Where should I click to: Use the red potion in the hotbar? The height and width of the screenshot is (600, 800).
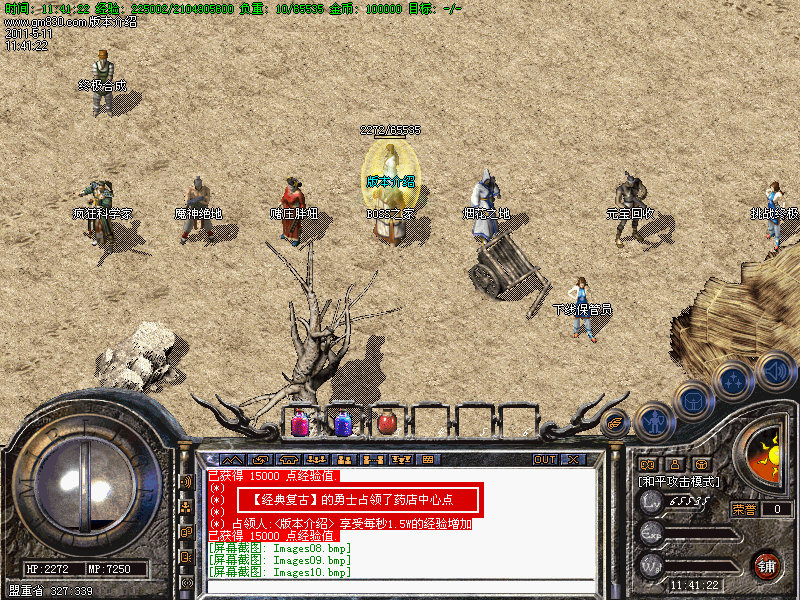[386, 423]
